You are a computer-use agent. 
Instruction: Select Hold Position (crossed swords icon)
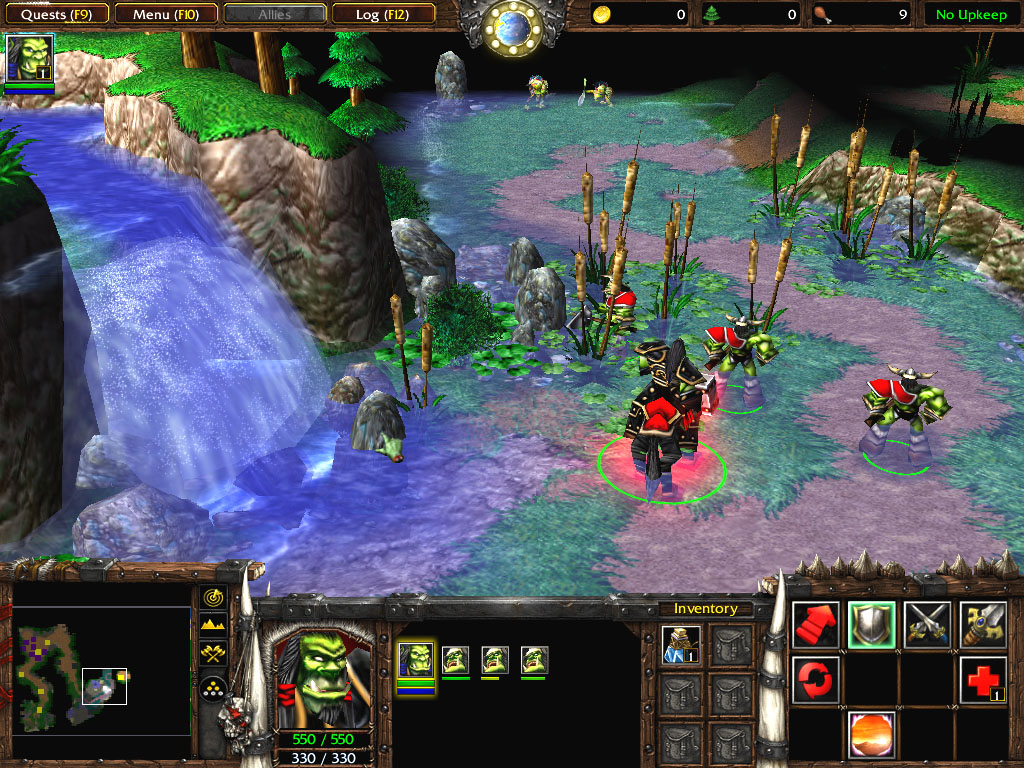point(927,624)
